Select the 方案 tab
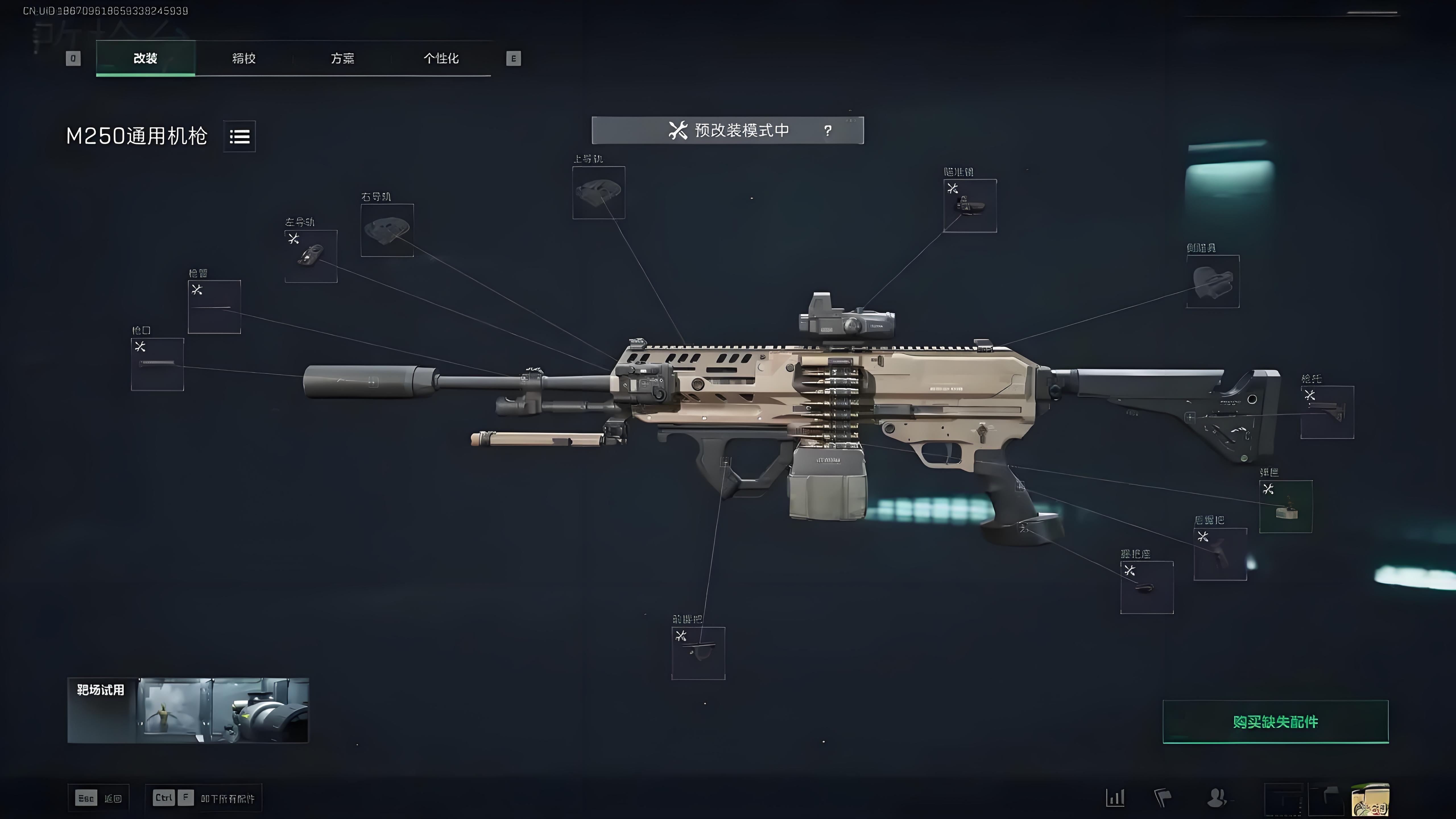 [x=342, y=58]
